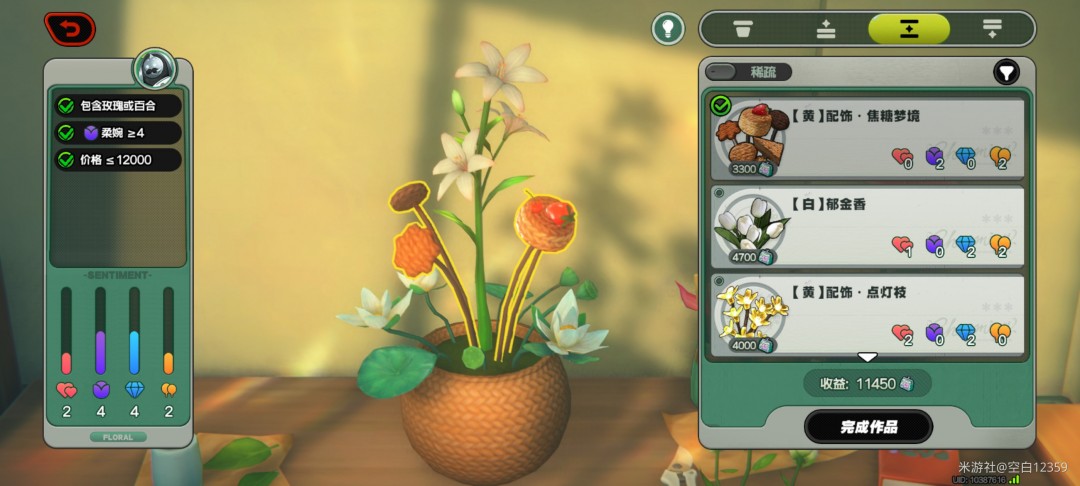
Task: Switch to the tab with sparkle below bars
Action: point(992,29)
